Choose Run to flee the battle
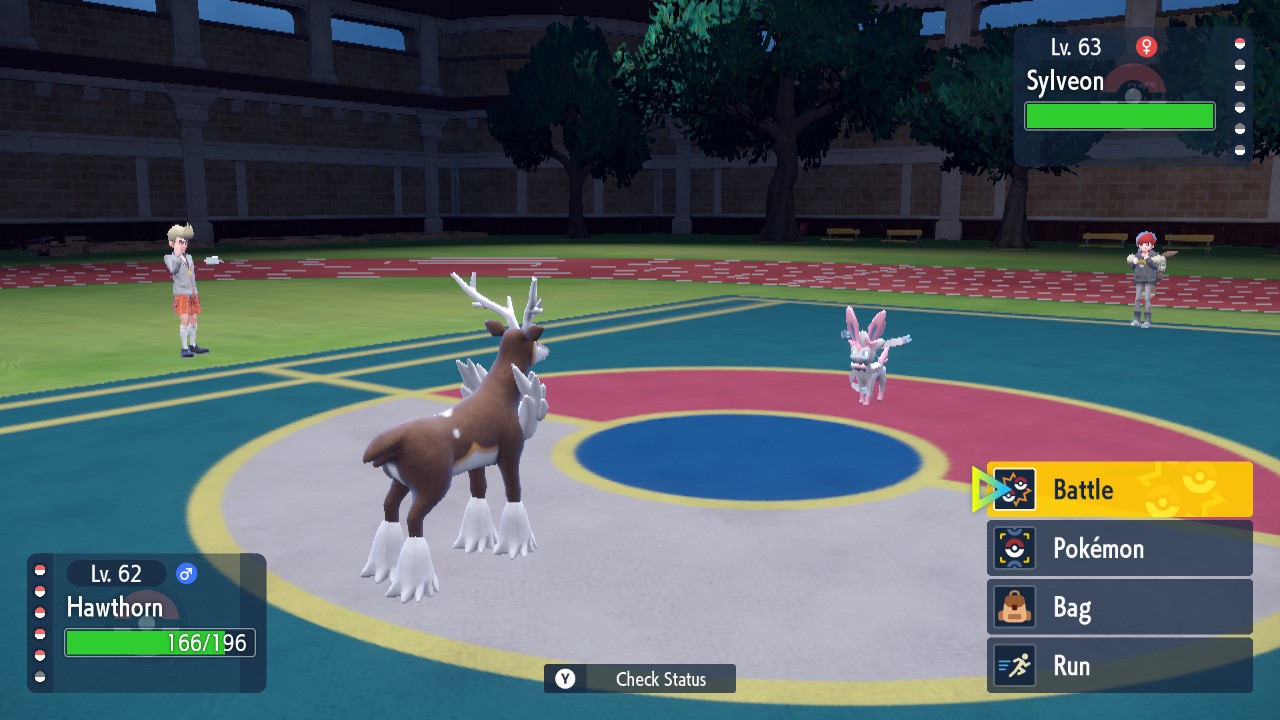Screen dimensions: 1280x720 (1119, 666)
